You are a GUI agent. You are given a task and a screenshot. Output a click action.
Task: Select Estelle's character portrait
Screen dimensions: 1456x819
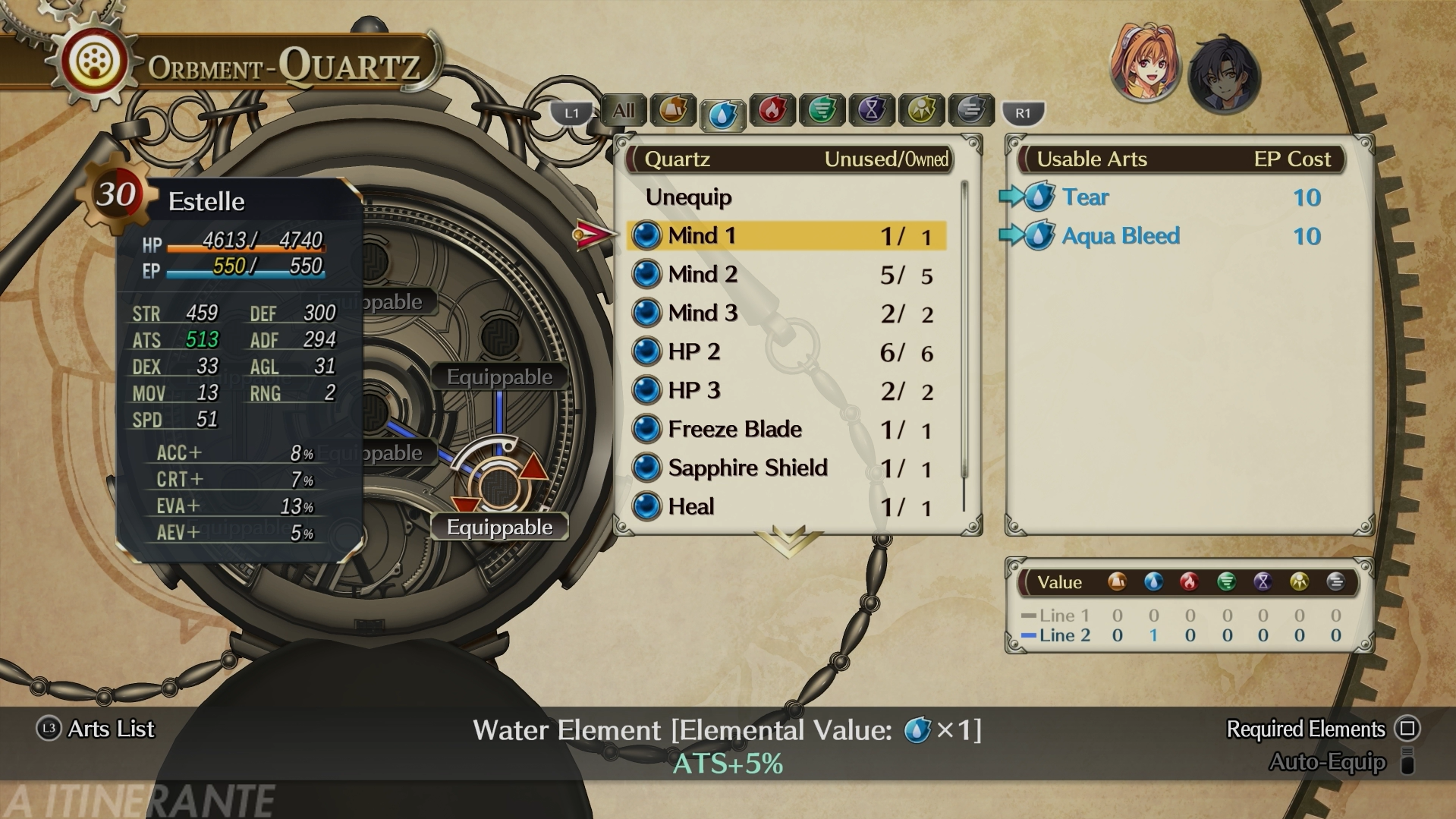[1144, 65]
